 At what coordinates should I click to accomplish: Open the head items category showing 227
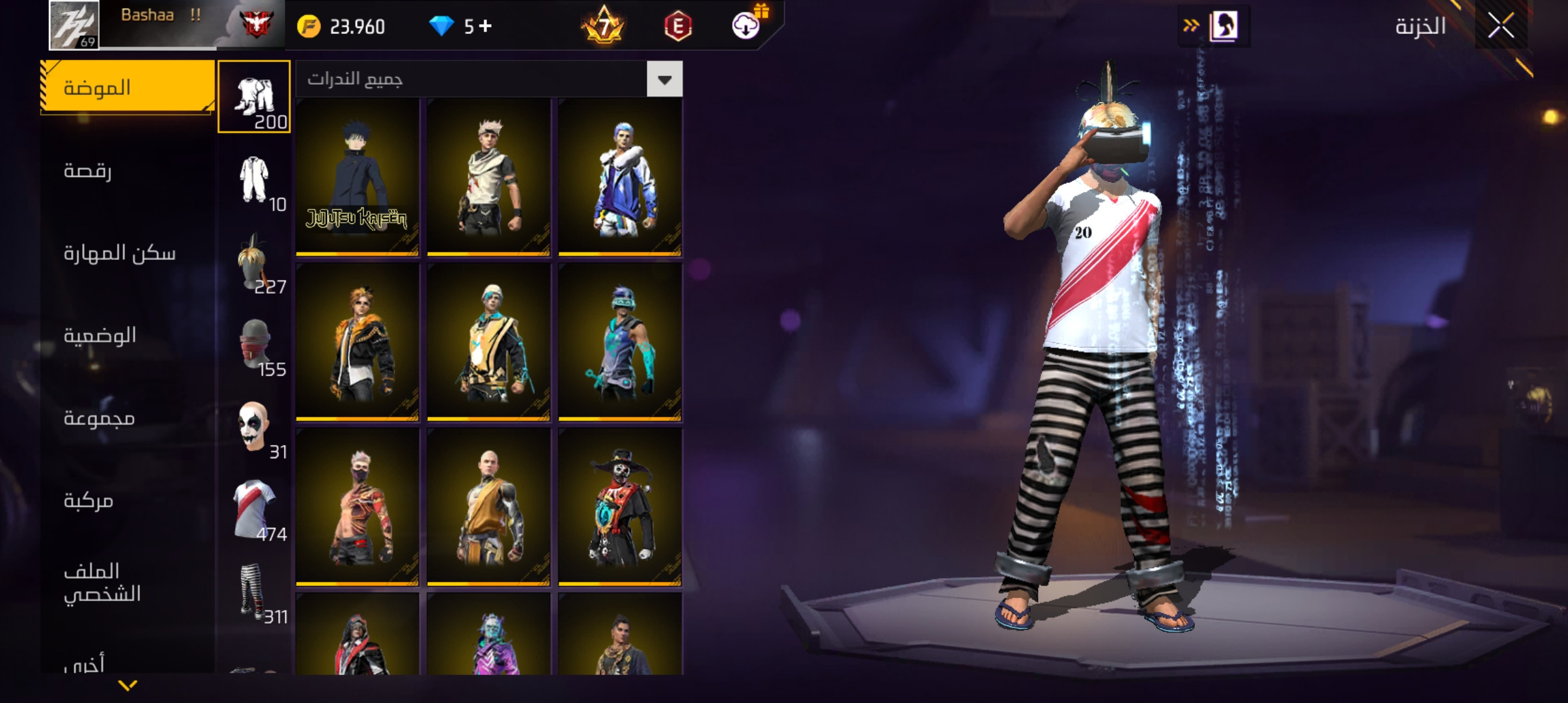point(254,262)
